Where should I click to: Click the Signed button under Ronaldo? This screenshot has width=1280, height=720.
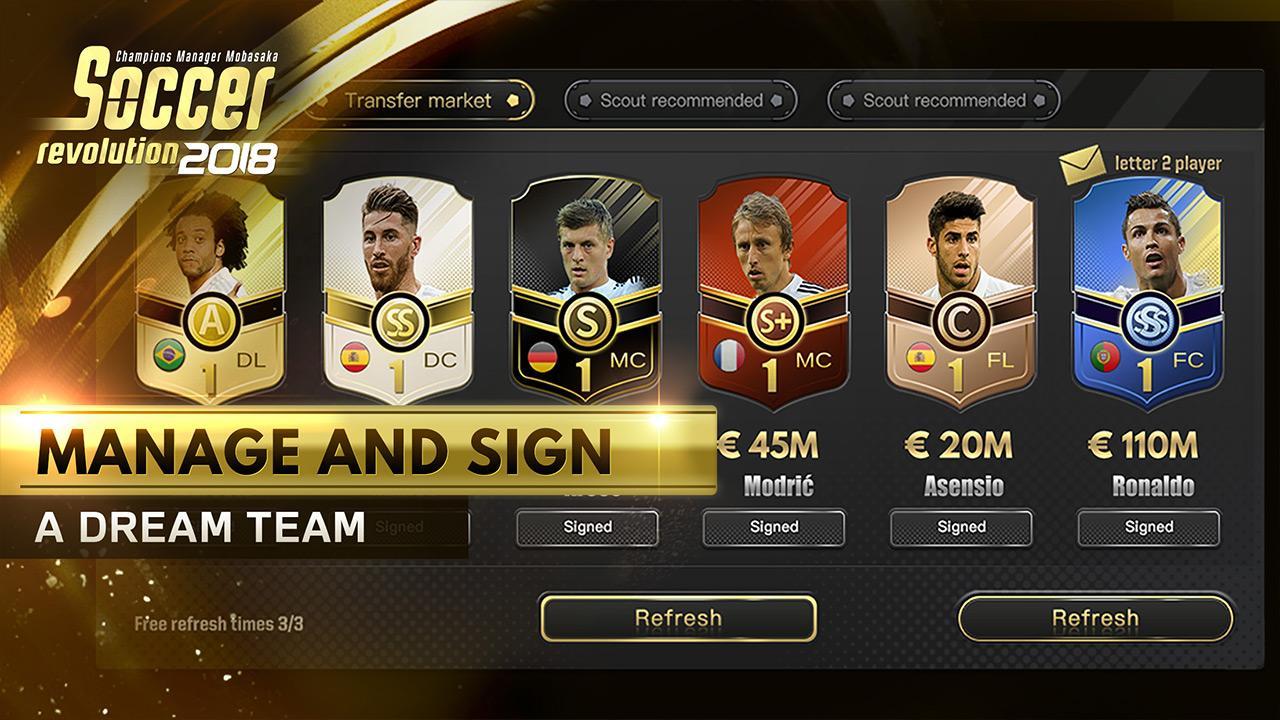[1148, 527]
